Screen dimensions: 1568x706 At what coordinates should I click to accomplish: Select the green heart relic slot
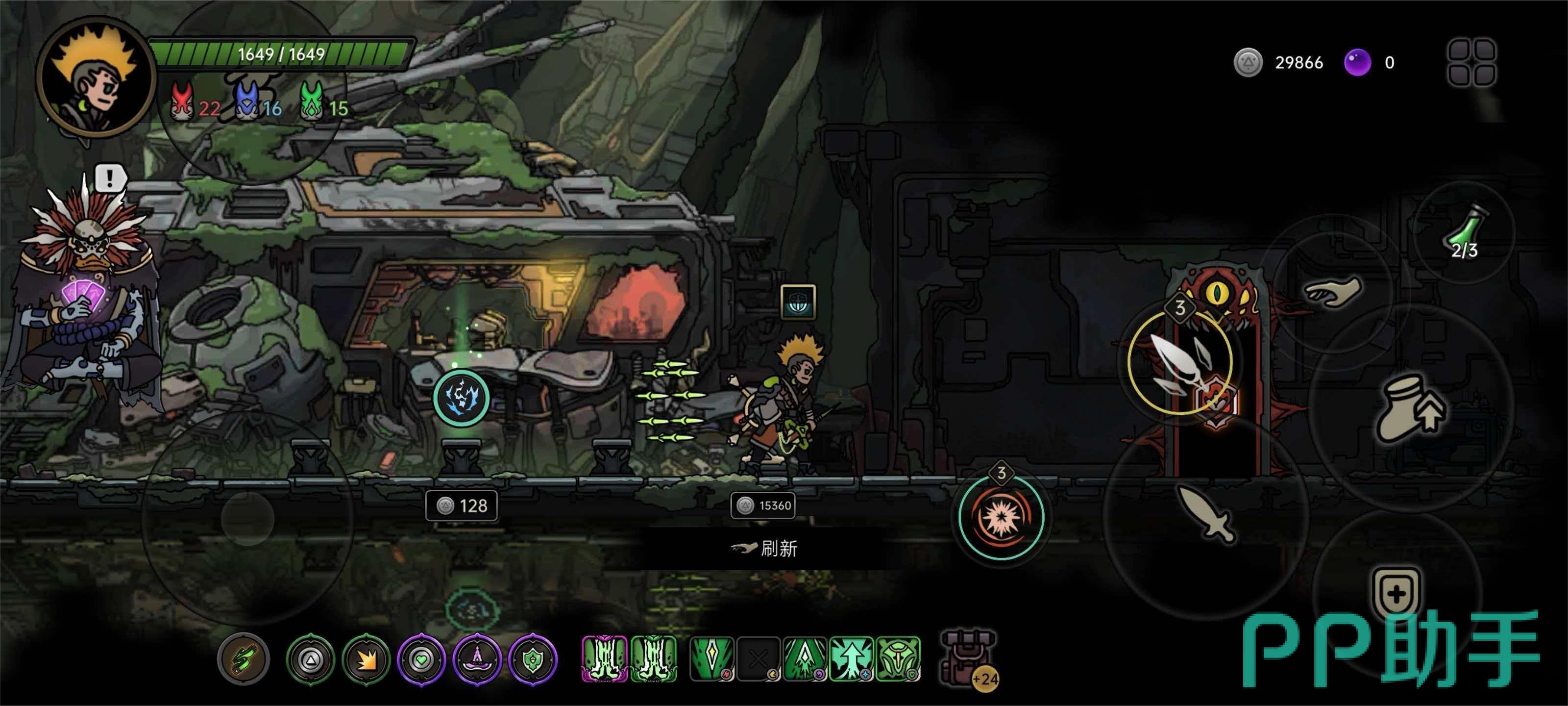point(421,659)
